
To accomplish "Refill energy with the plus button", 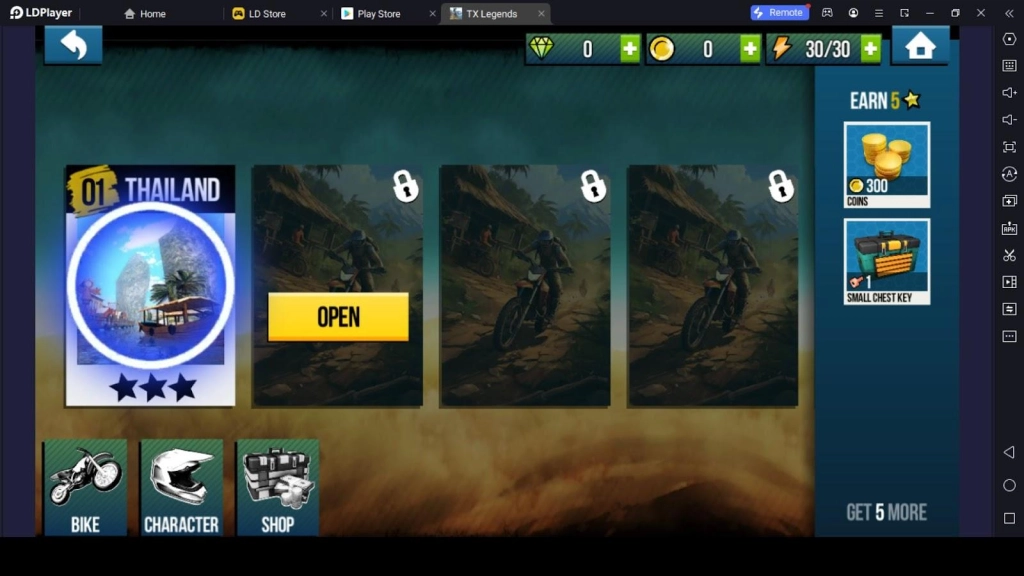I will click(870, 49).
